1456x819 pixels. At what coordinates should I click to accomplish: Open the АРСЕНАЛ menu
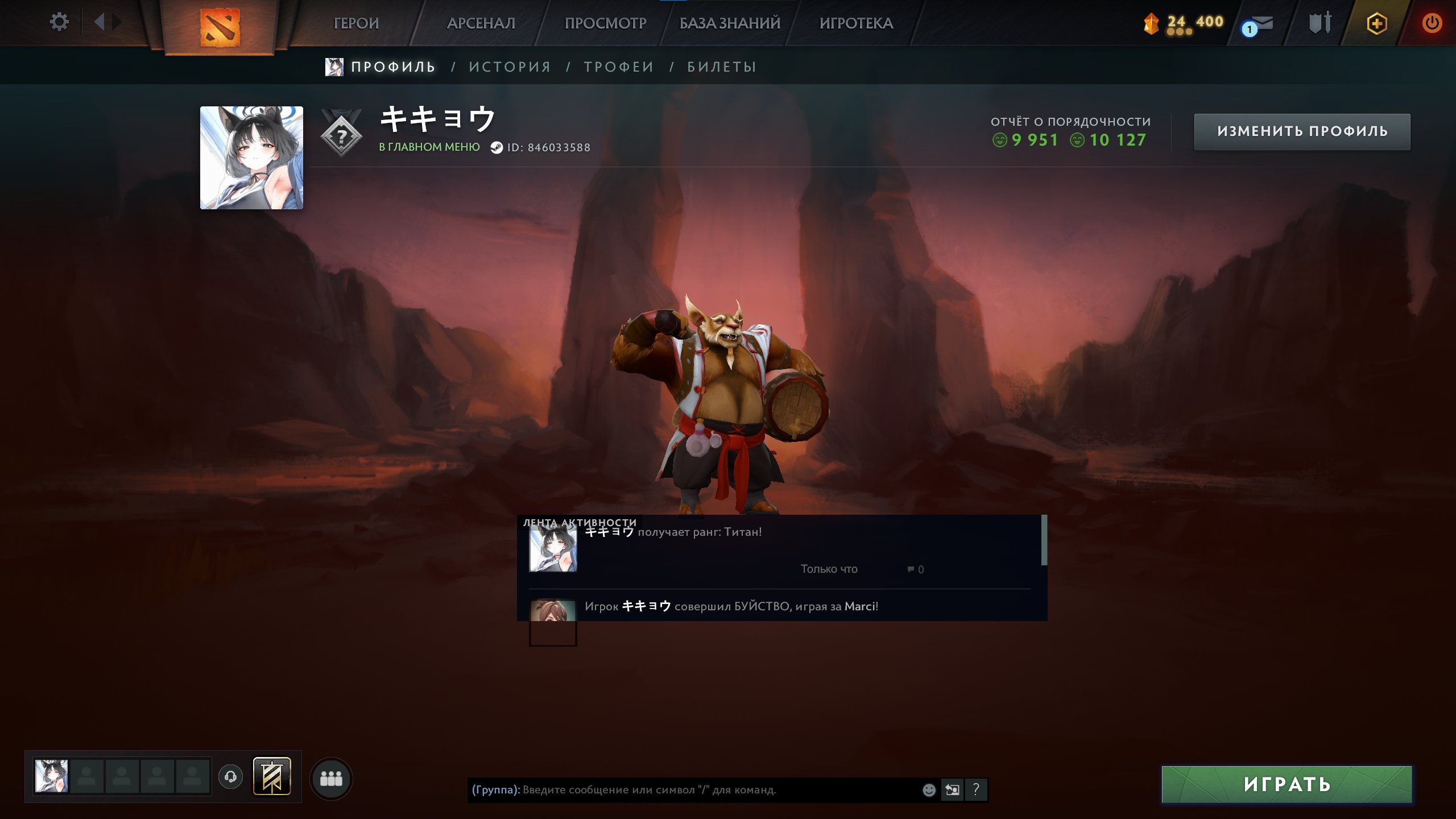coord(481,23)
